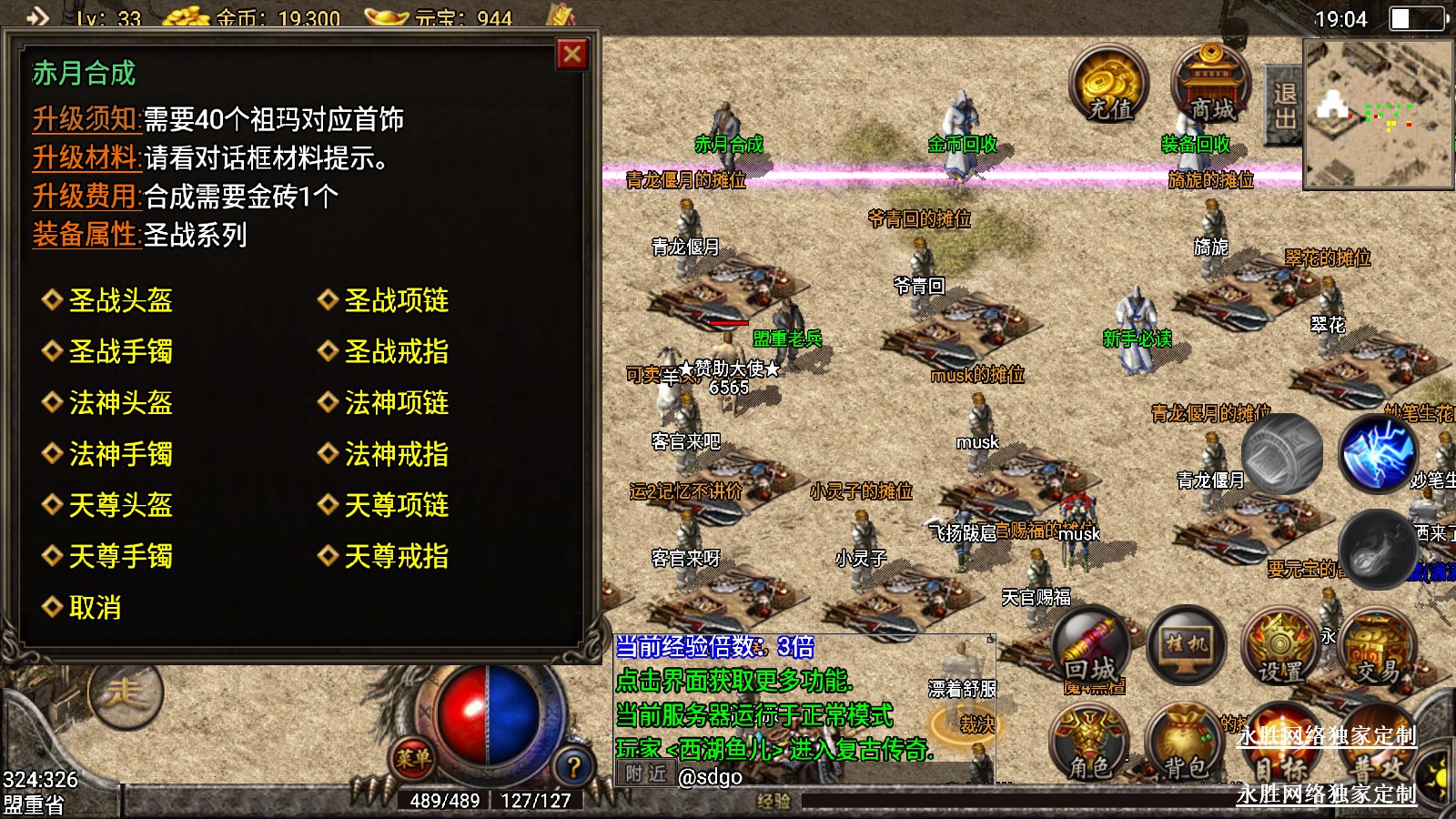Tap the 退出 exit button
This screenshot has width=1456, height=819.
[x=1284, y=106]
